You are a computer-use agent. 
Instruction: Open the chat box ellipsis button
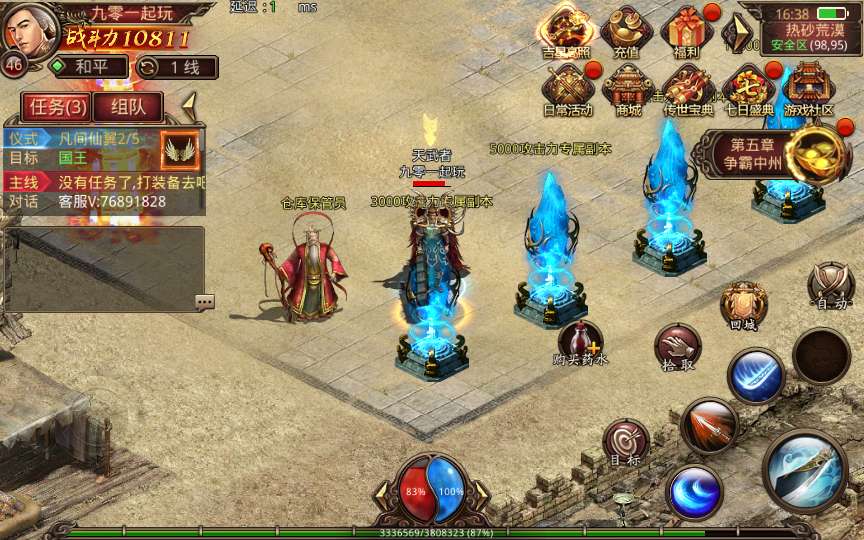(204, 301)
